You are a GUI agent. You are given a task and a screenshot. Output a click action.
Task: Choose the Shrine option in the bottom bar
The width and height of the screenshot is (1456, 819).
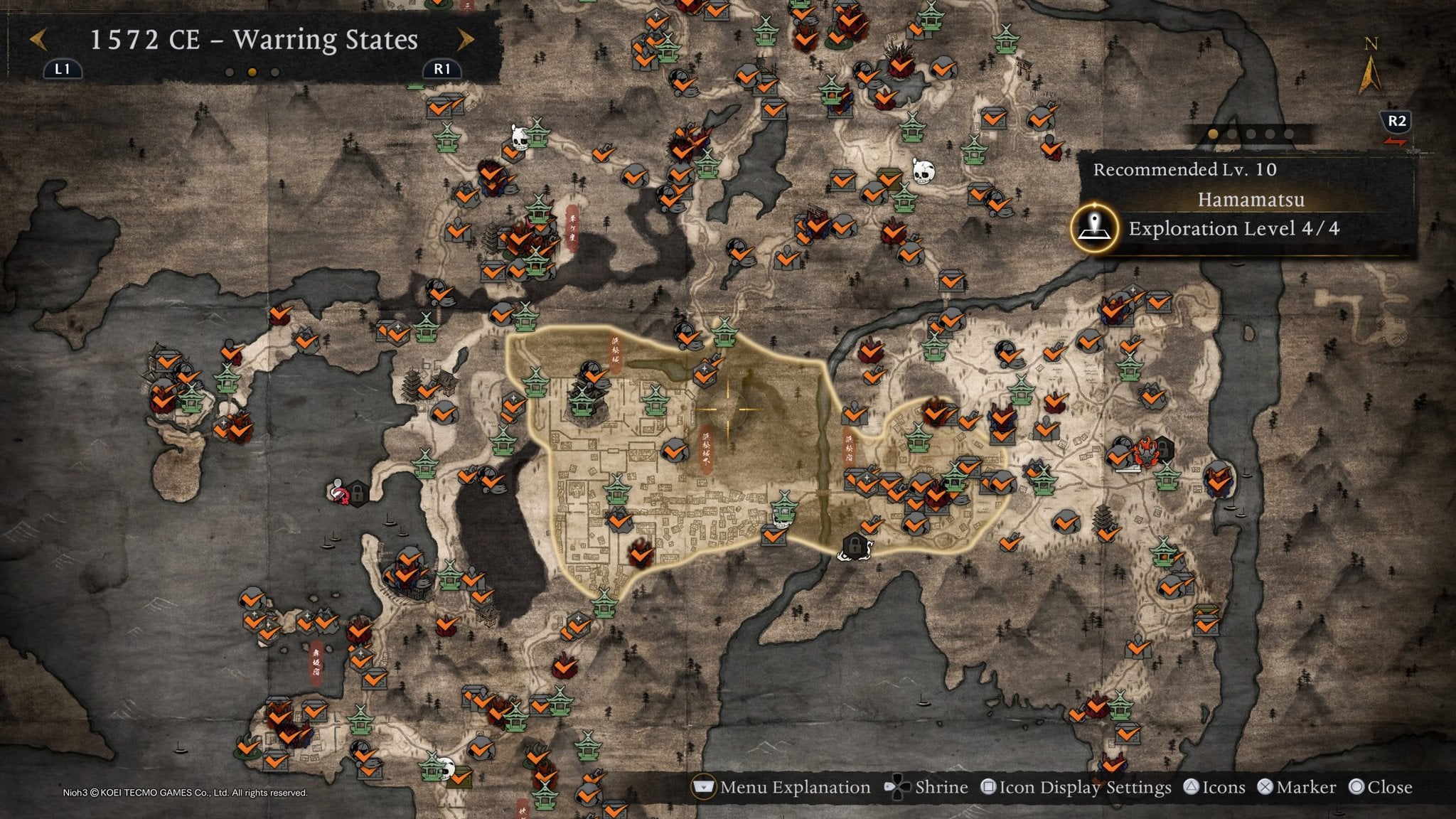(926, 787)
